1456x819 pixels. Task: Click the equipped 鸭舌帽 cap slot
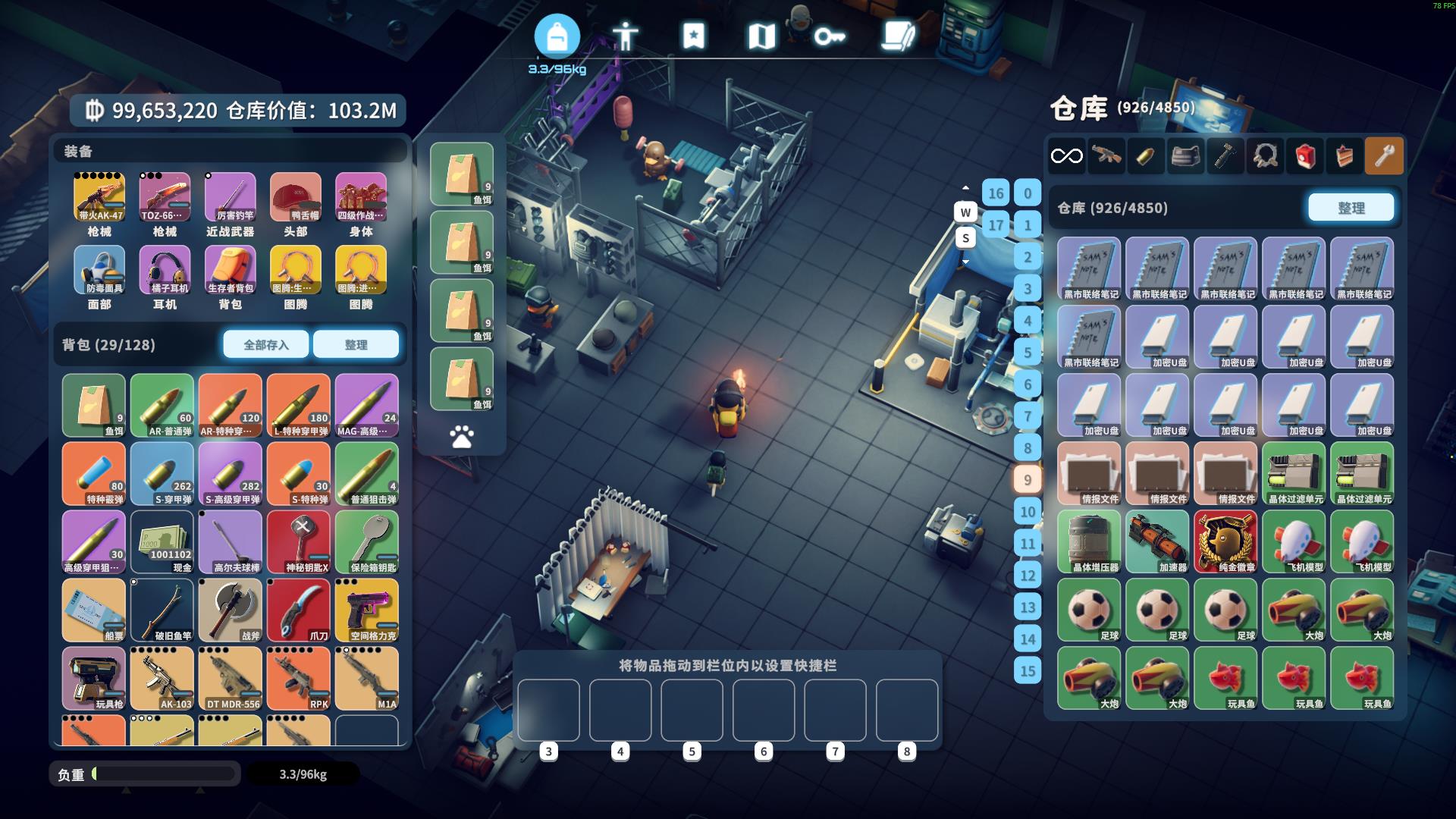(295, 196)
